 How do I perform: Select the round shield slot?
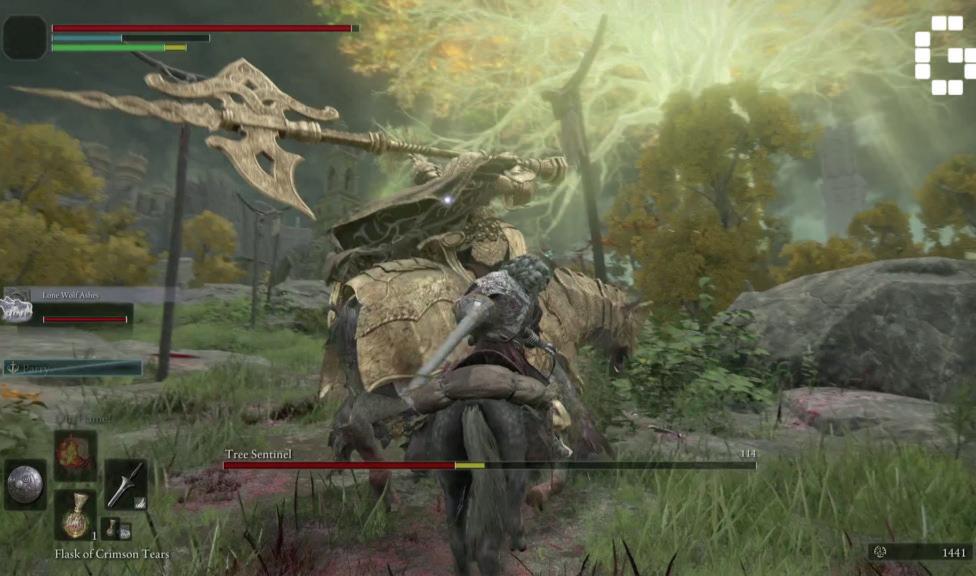(x=25, y=485)
